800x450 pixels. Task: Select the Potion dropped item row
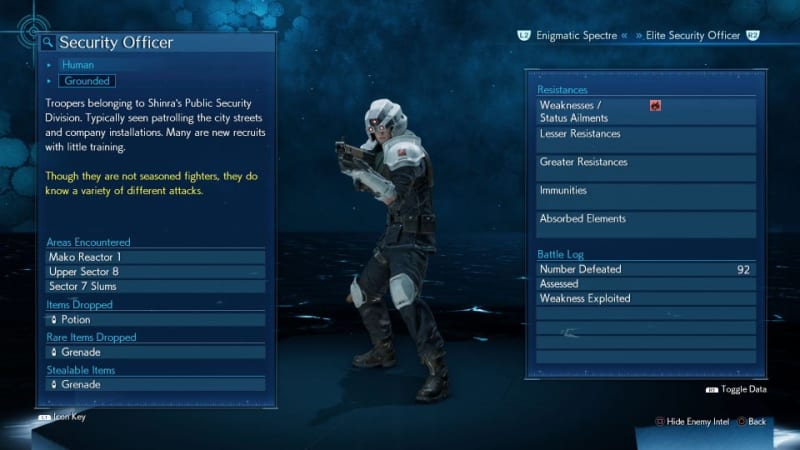click(x=155, y=320)
